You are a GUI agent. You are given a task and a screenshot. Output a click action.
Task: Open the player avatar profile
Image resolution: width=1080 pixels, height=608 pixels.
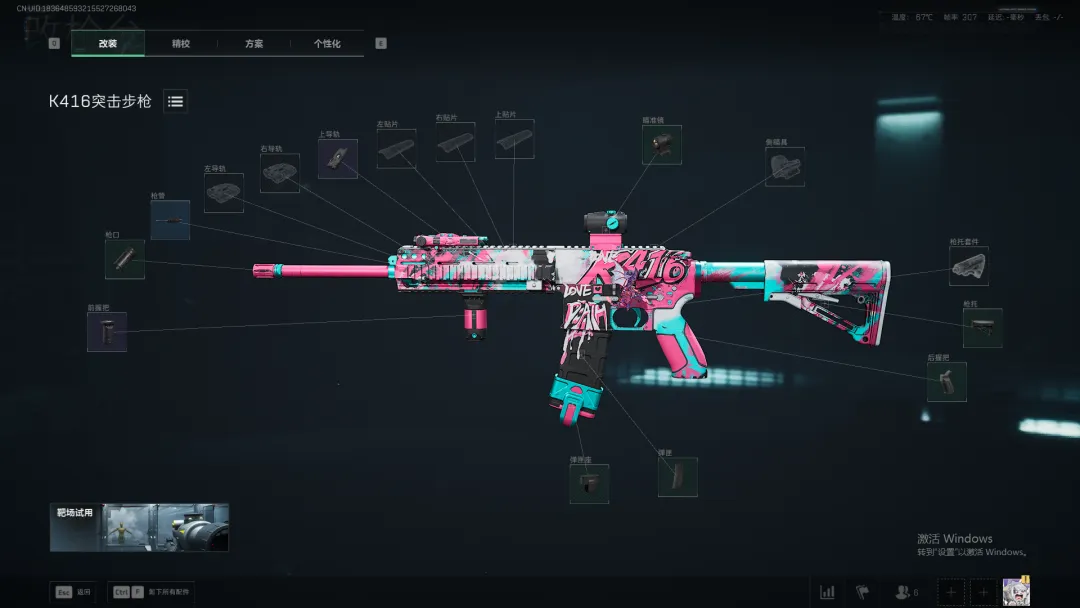tap(1017, 591)
